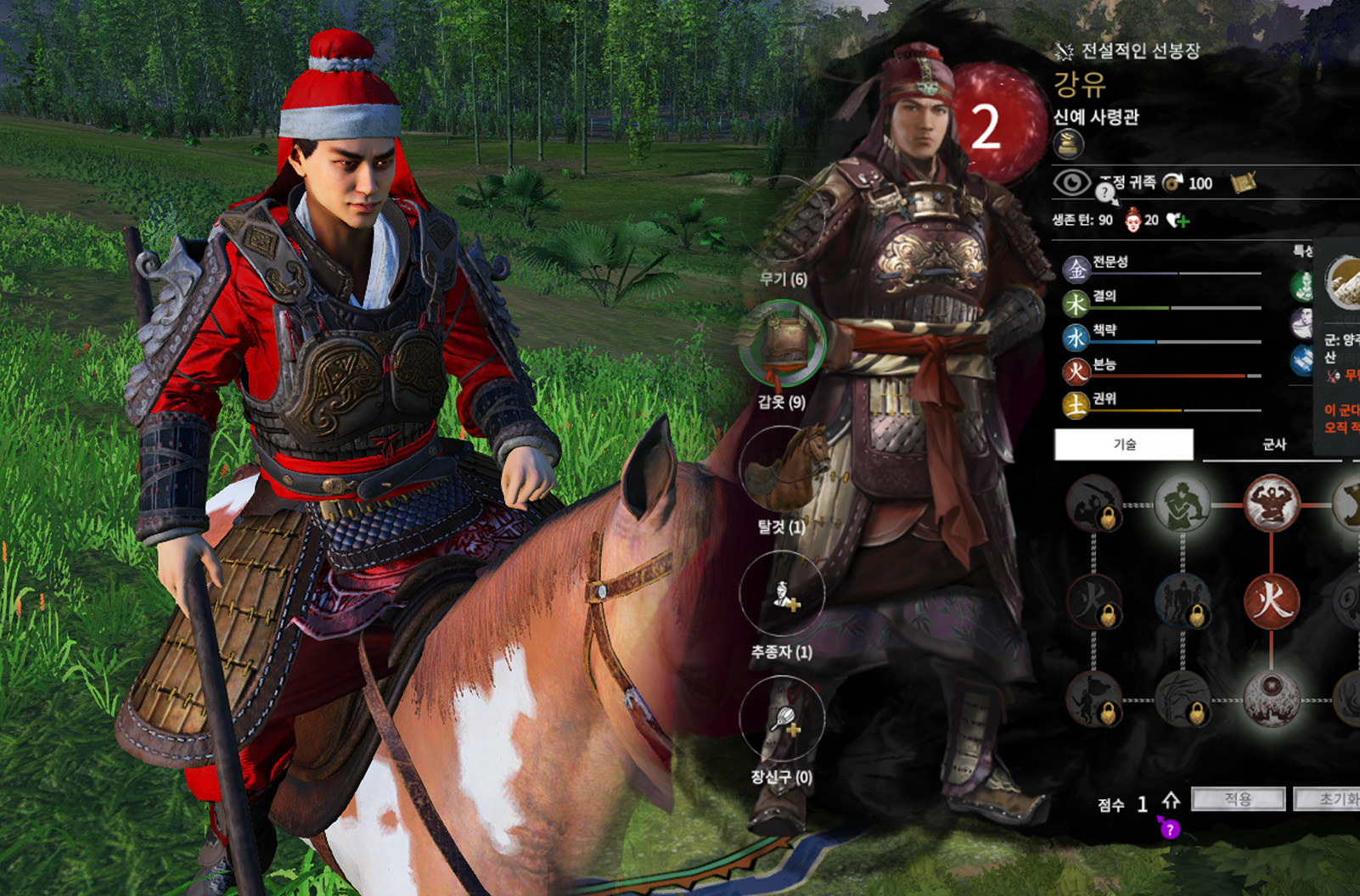1360x896 pixels.
Task: Toggle the eye visibility icon
Action: point(1071,182)
